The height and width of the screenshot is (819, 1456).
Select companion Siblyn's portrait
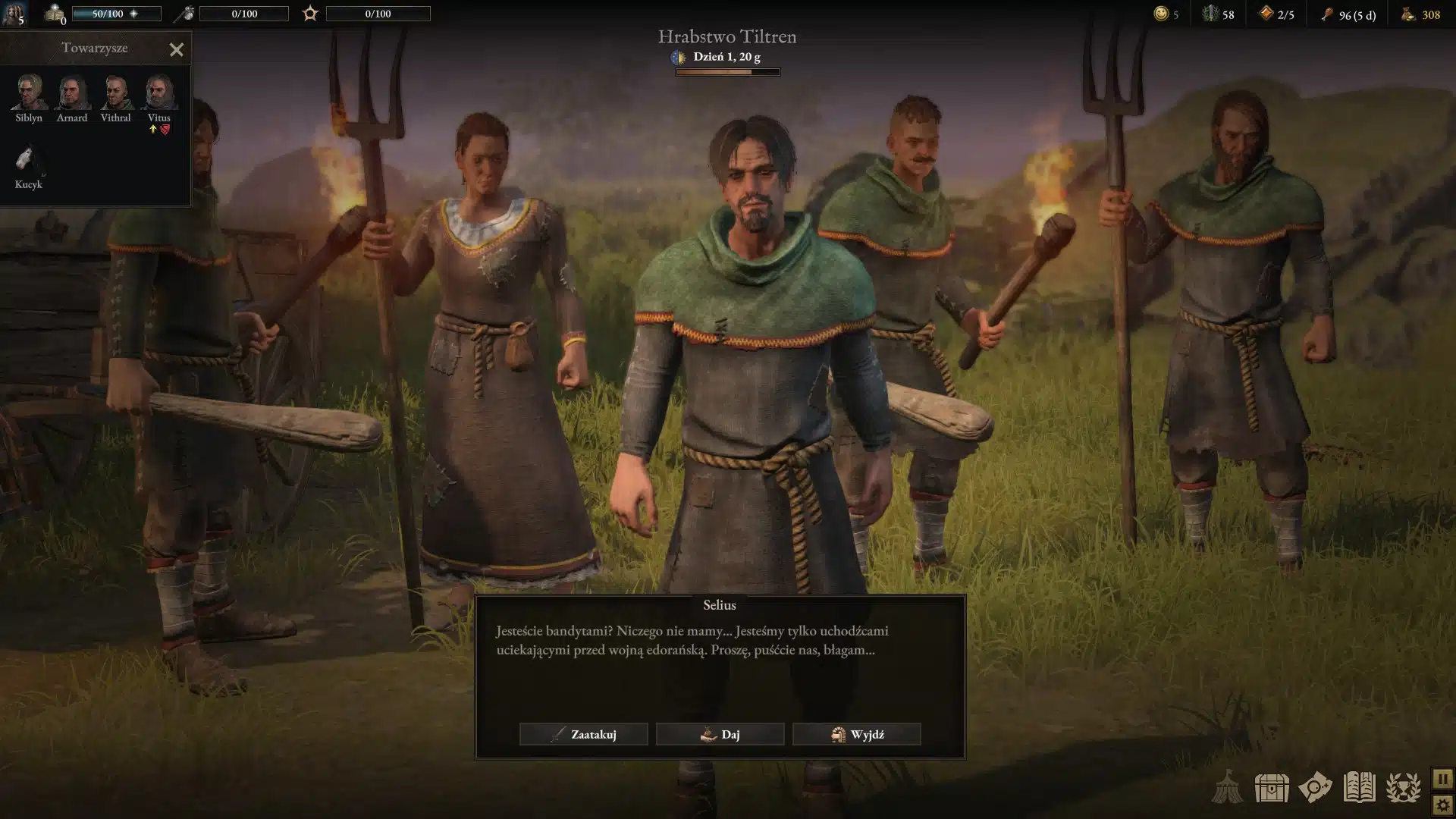pyautogui.click(x=29, y=93)
